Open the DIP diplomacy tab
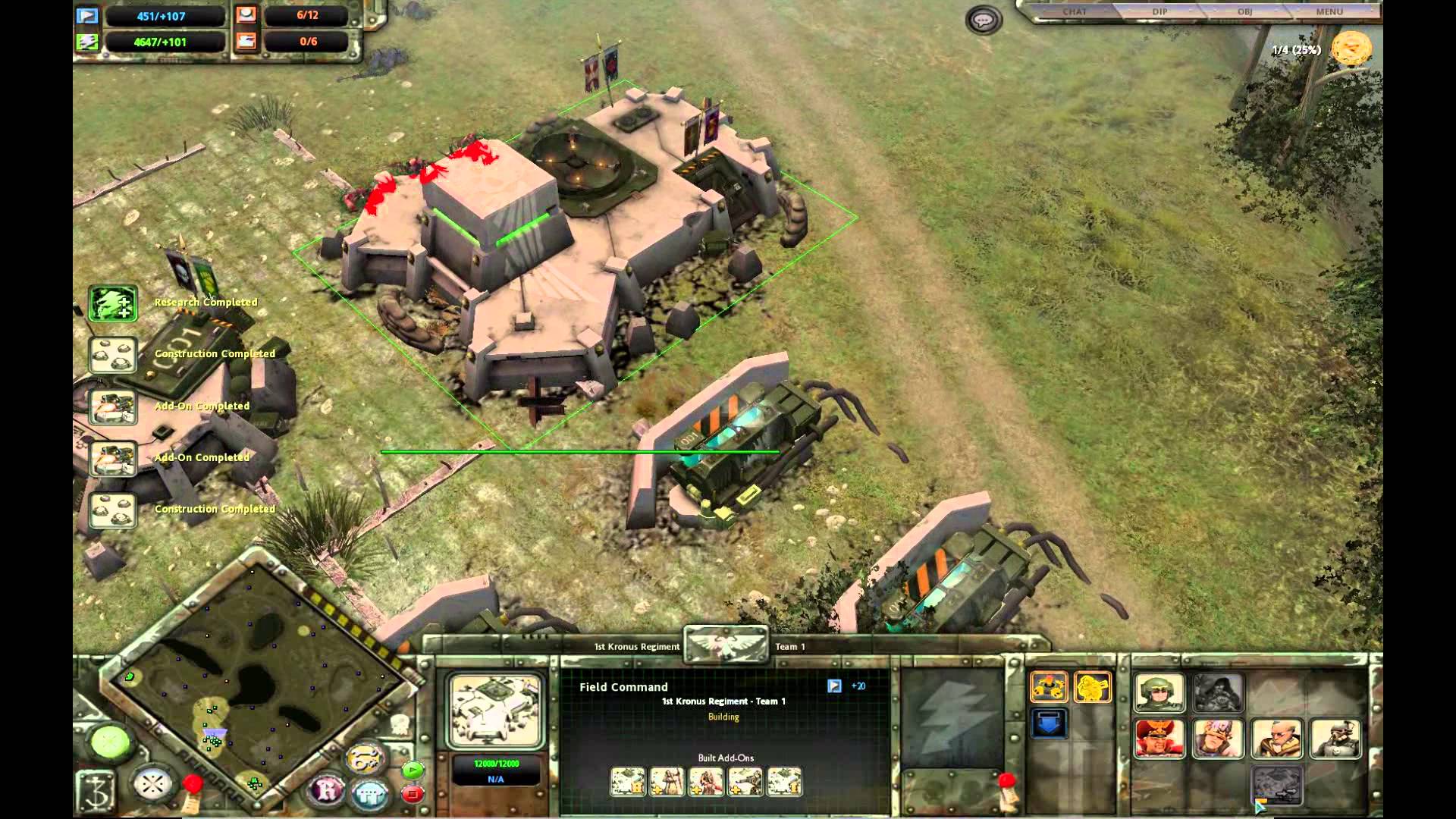This screenshot has width=1456, height=819. click(x=1159, y=11)
